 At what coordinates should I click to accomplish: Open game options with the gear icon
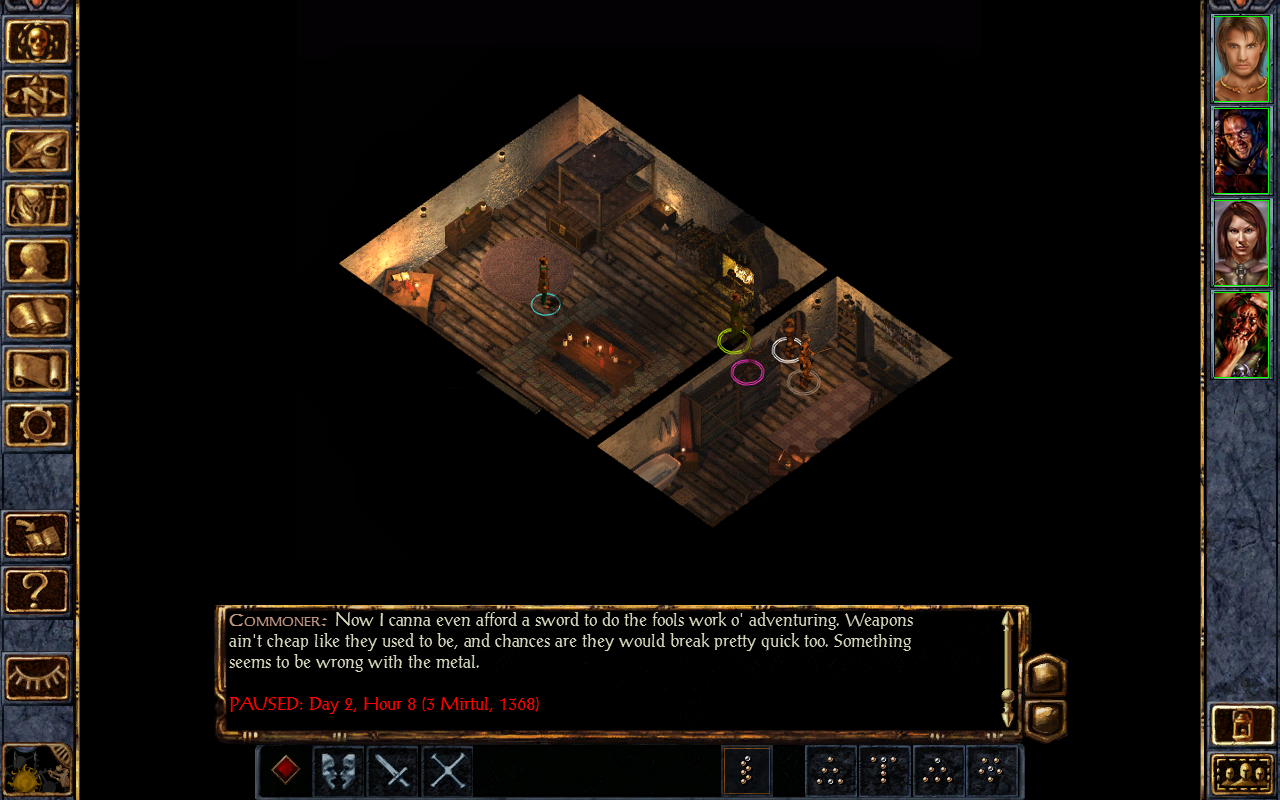[x=38, y=425]
